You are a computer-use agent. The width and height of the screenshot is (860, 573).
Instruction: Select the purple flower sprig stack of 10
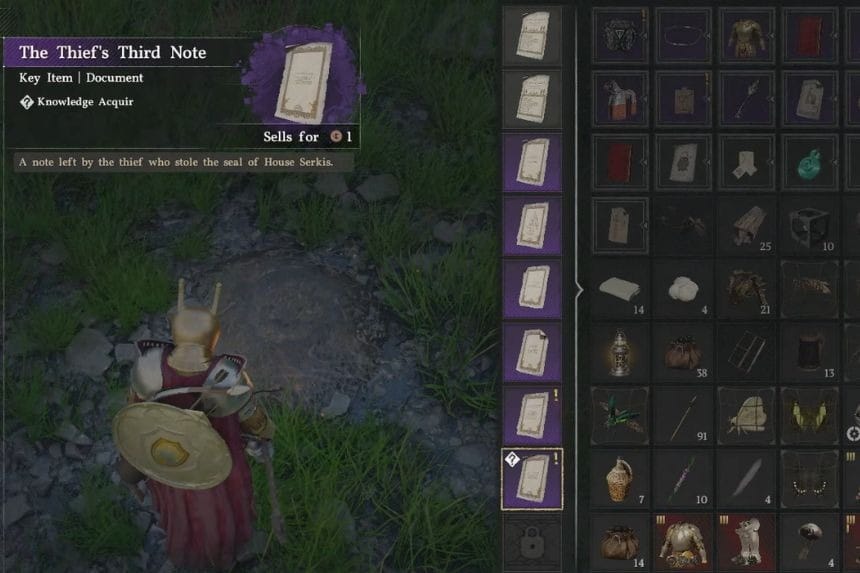(684, 479)
